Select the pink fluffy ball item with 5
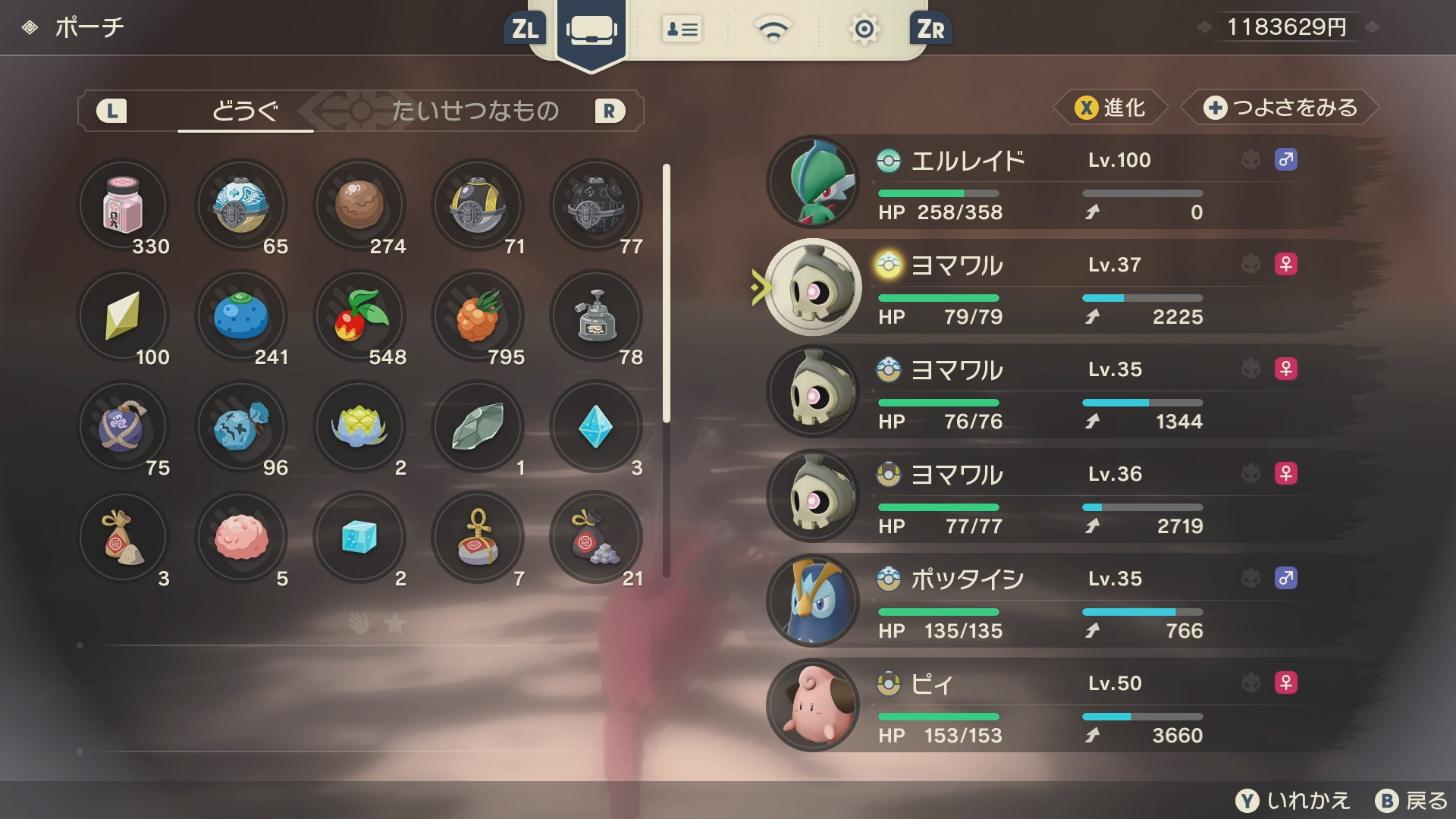 point(241,537)
